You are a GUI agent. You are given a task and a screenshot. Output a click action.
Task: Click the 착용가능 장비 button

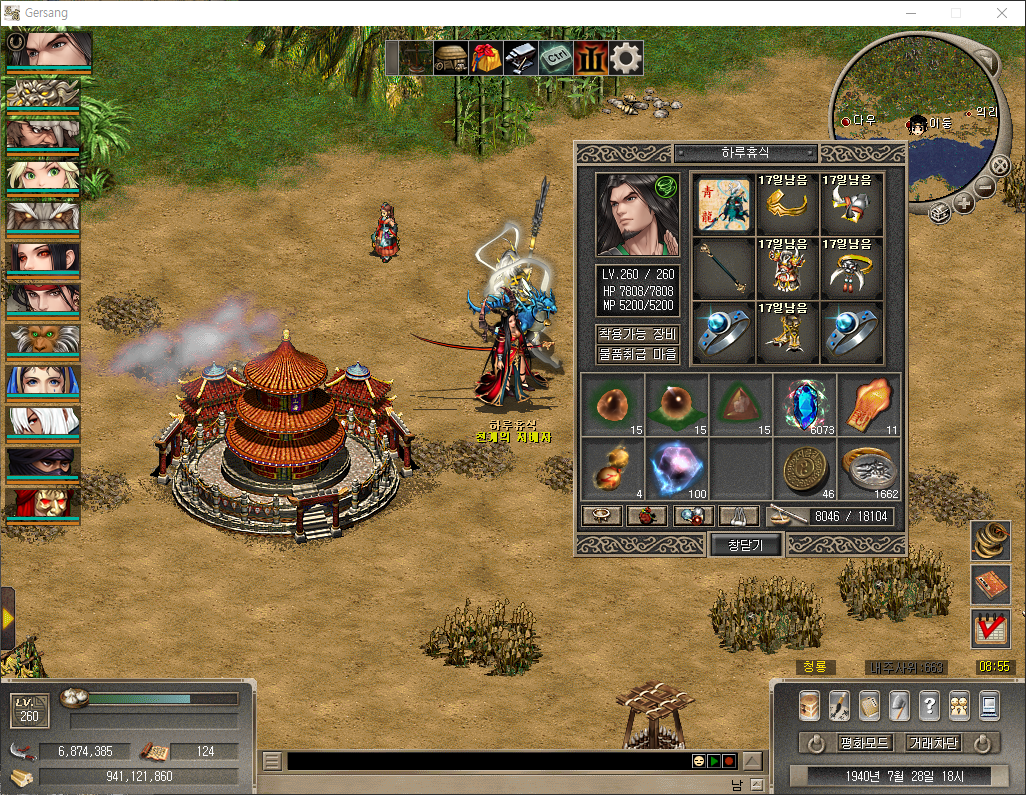coord(638,334)
